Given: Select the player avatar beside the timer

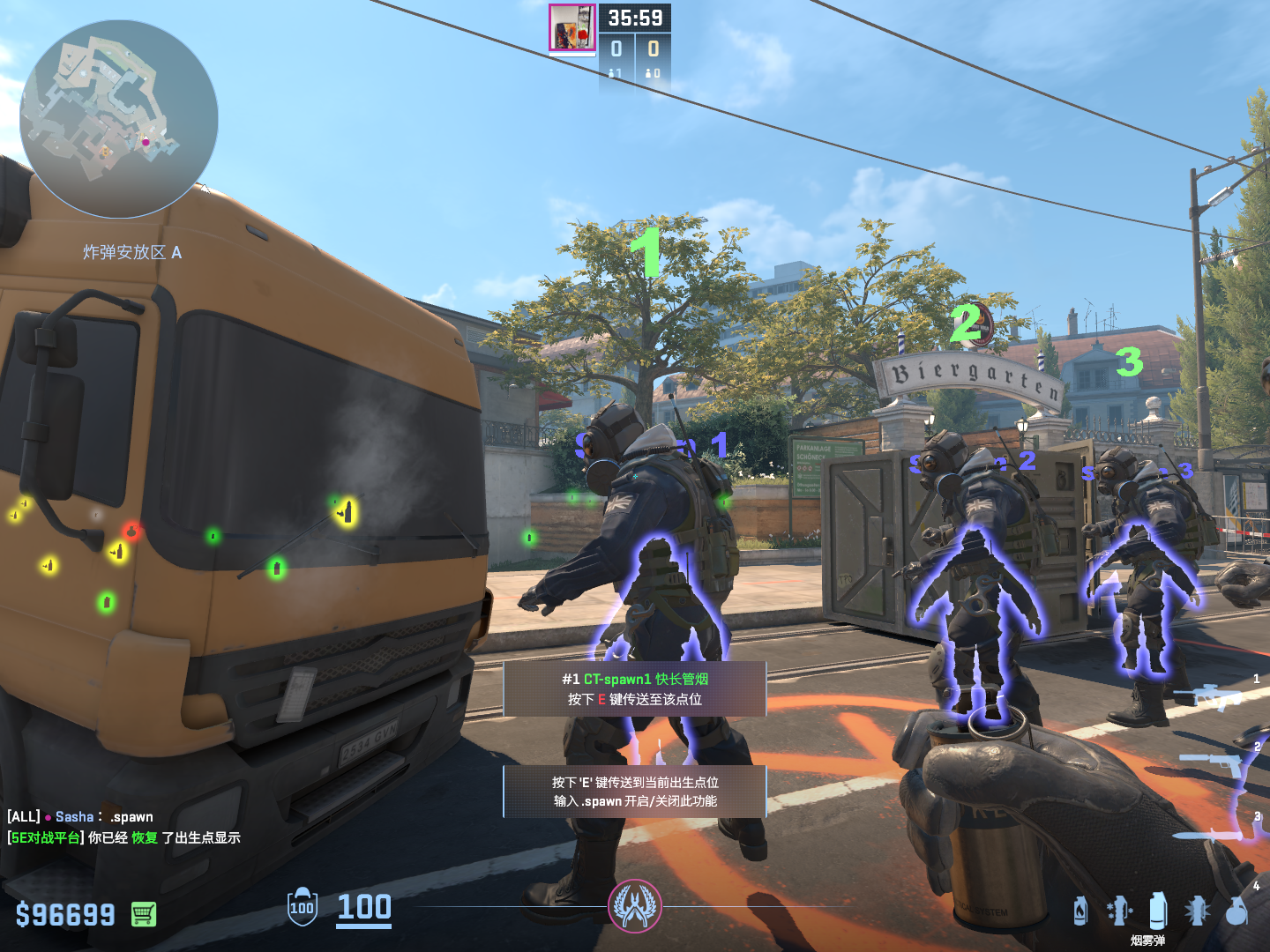Looking at the screenshot, I should point(571,27).
